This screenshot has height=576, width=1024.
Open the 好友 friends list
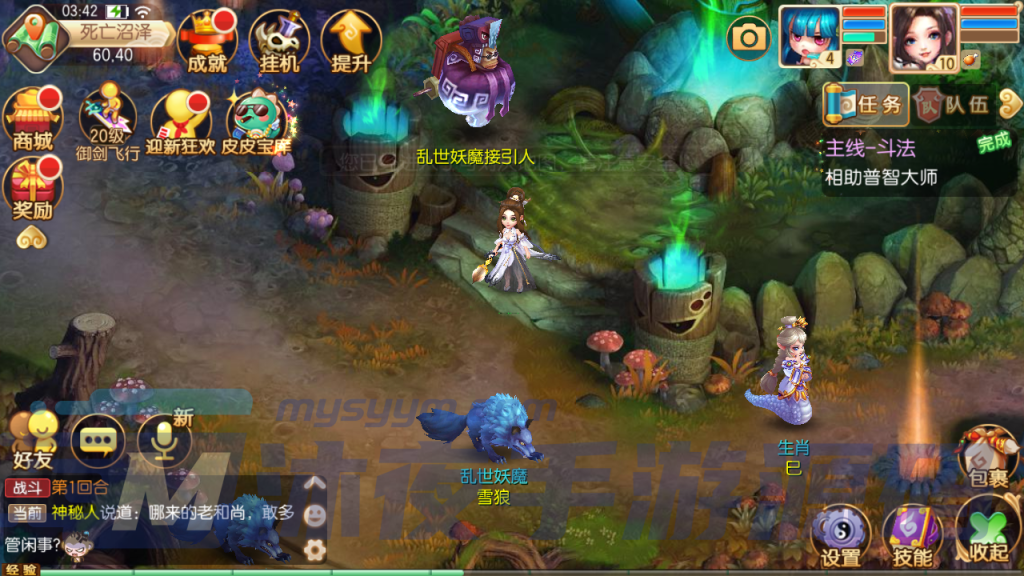34,440
